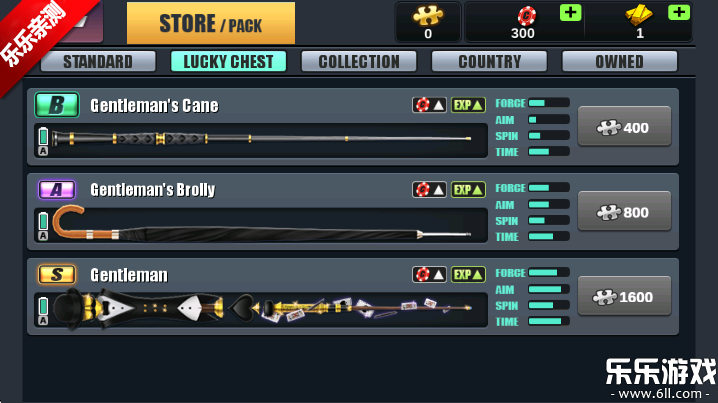The height and width of the screenshot is (403, 718).
Task: Buy Gentleman's Cane for 400 pieces
Action: 624,127
